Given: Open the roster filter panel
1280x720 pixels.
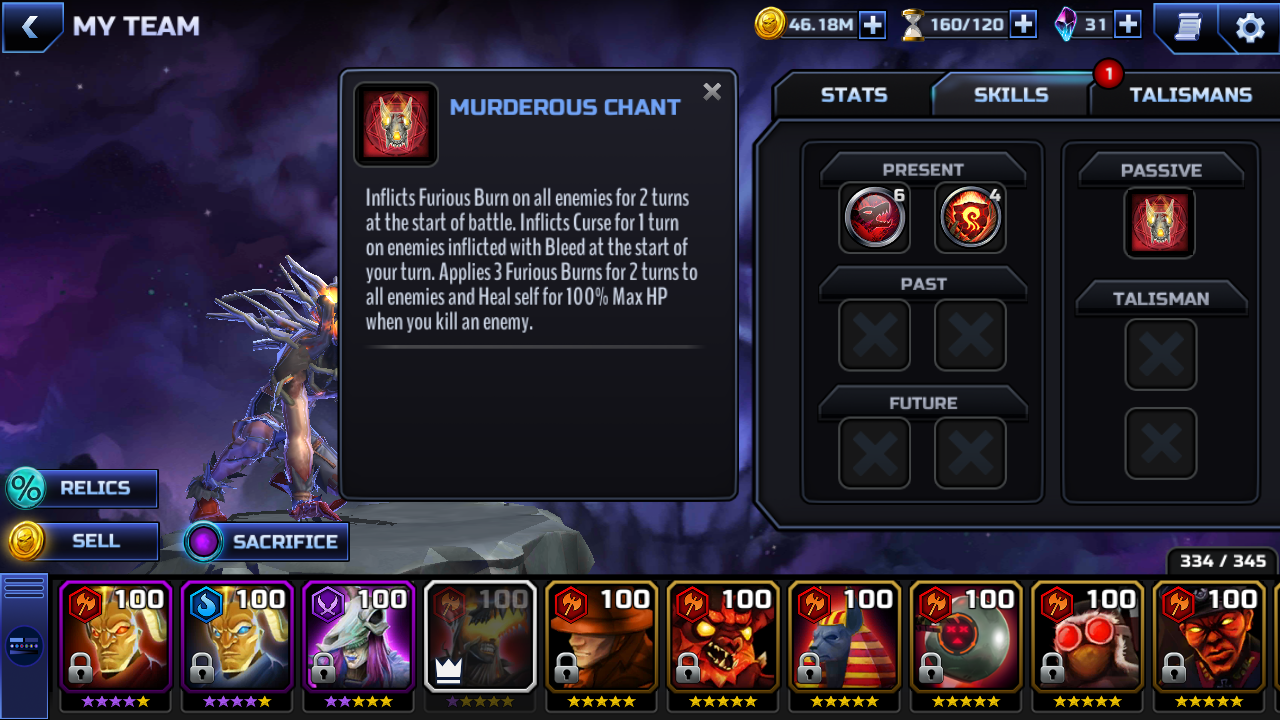Looking at the screenshot, I should 24,645.
